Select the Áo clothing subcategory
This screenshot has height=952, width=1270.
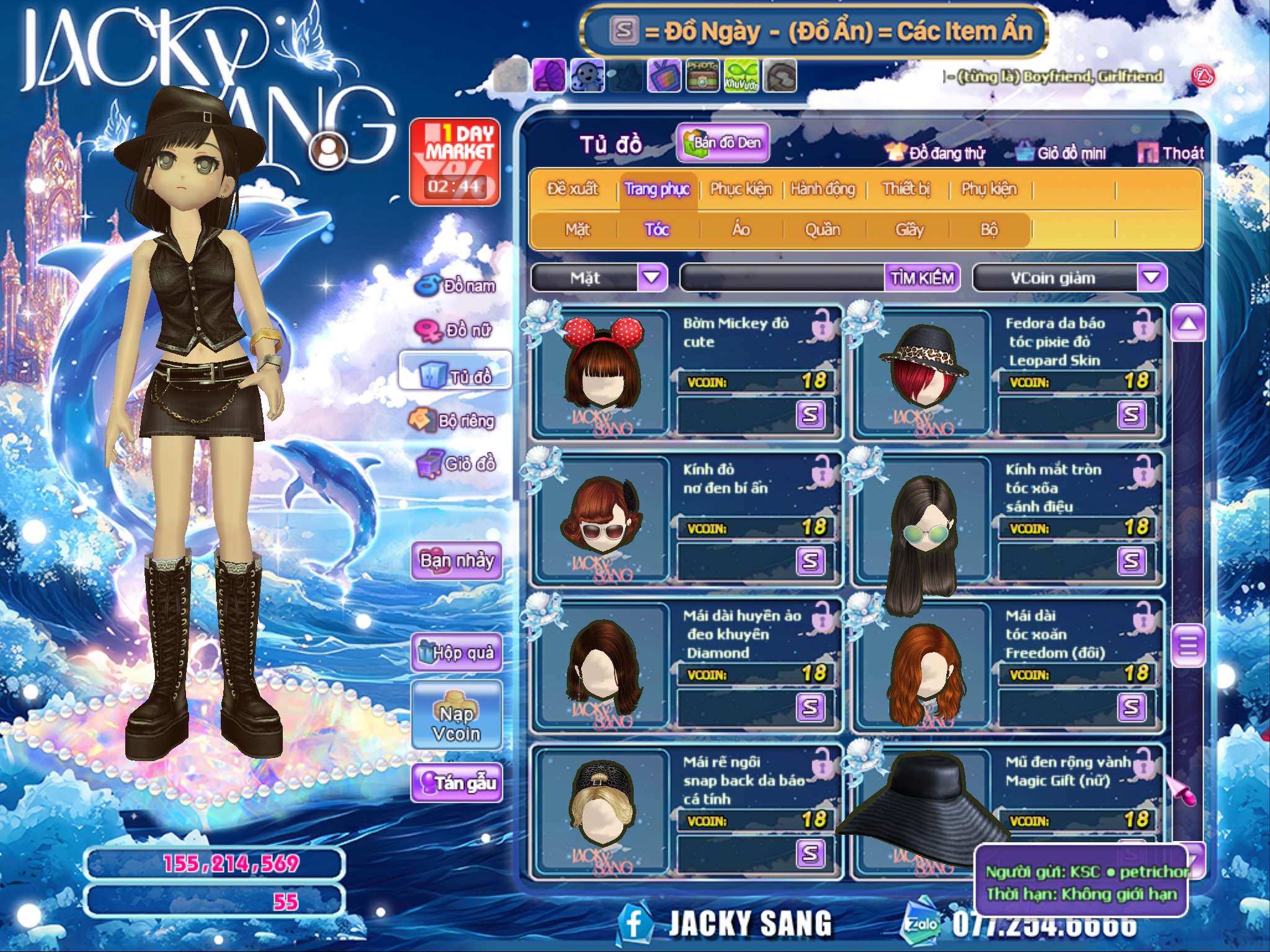point(741,230)
